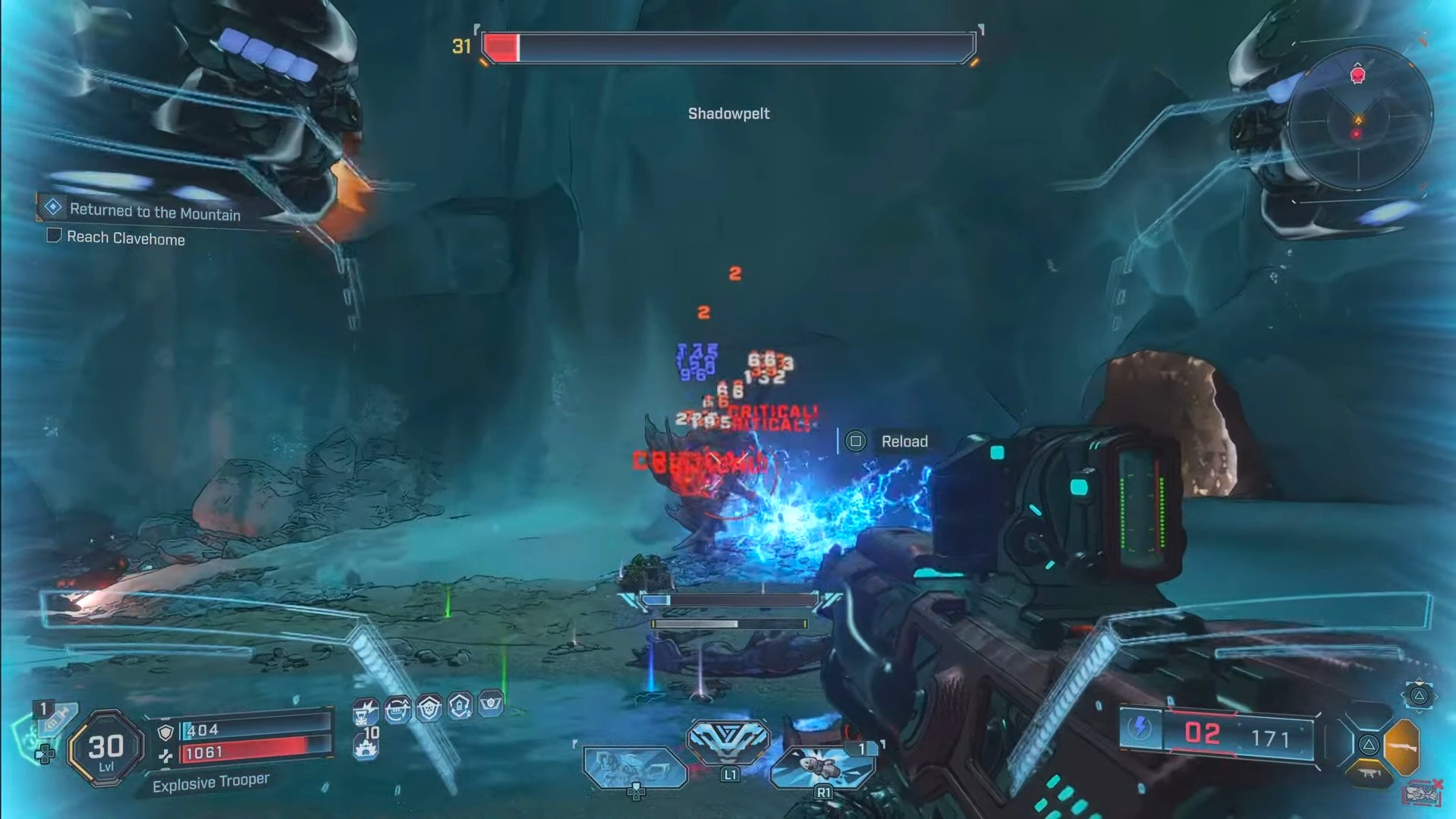Use the repkit syringe slot
Image resolution: width=1456 pixels, height=819 pixels.
(x=56, y=718)
